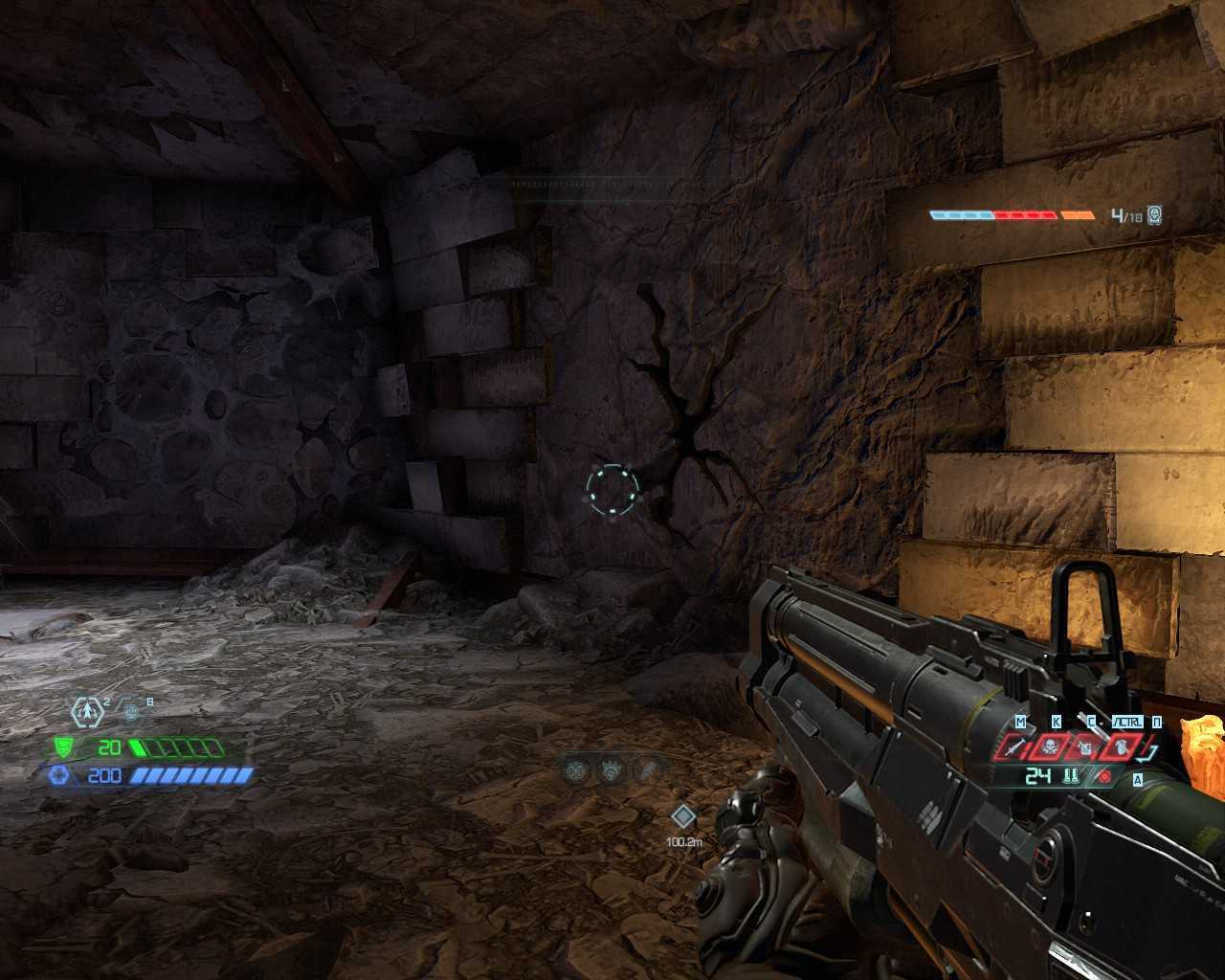Select the green armor shield icon
Image resolution: width=1225 pixels, height=980 pixels.
click(64, 747)
